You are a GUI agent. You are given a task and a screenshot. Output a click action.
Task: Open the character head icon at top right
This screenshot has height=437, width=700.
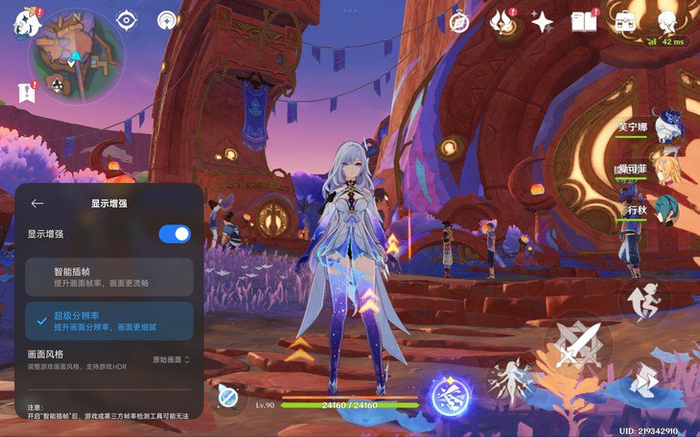click(667, 22)
